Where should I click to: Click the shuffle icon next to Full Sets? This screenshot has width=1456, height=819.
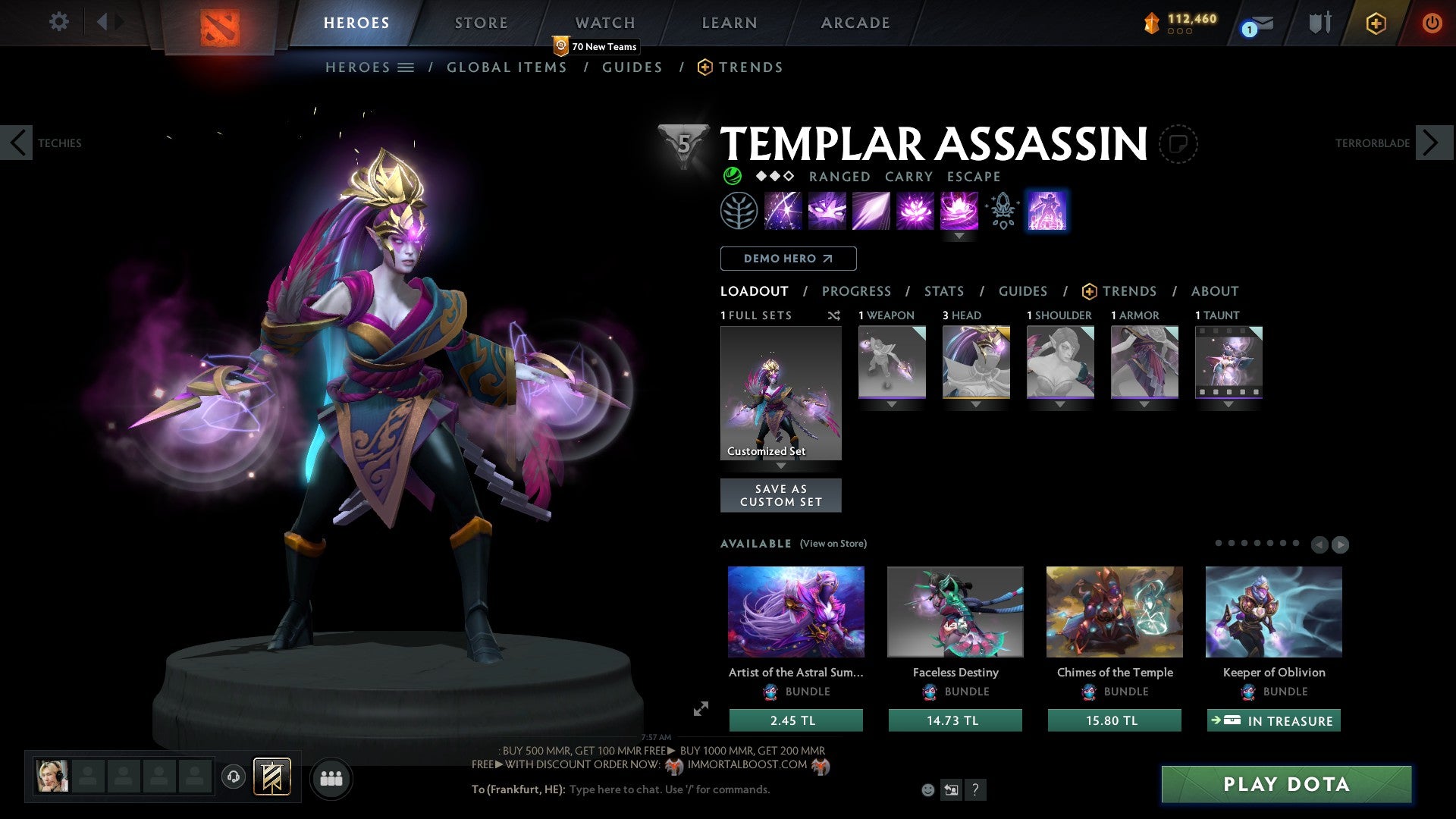tap(833, 315)
